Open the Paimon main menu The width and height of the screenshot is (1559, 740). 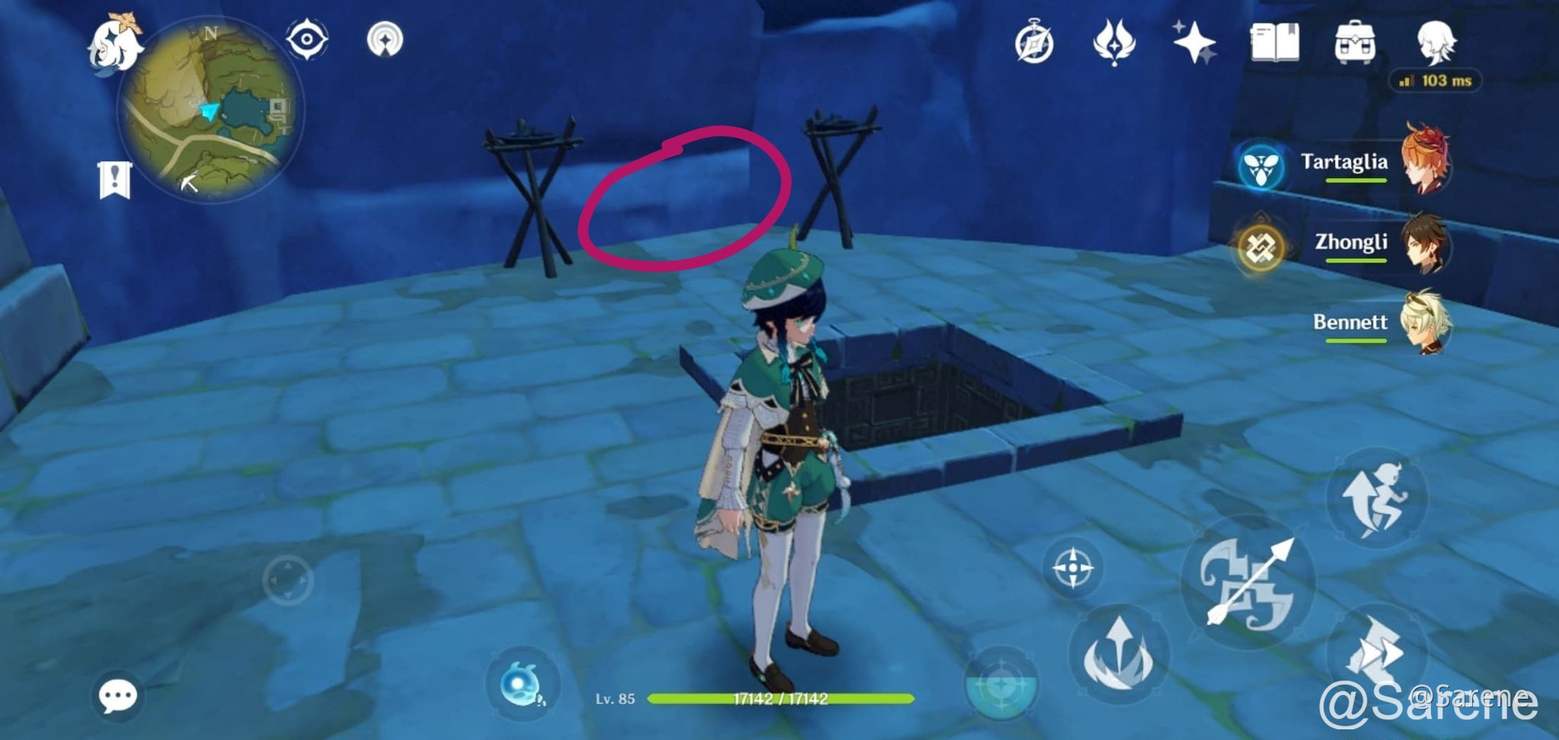[113, 42]
